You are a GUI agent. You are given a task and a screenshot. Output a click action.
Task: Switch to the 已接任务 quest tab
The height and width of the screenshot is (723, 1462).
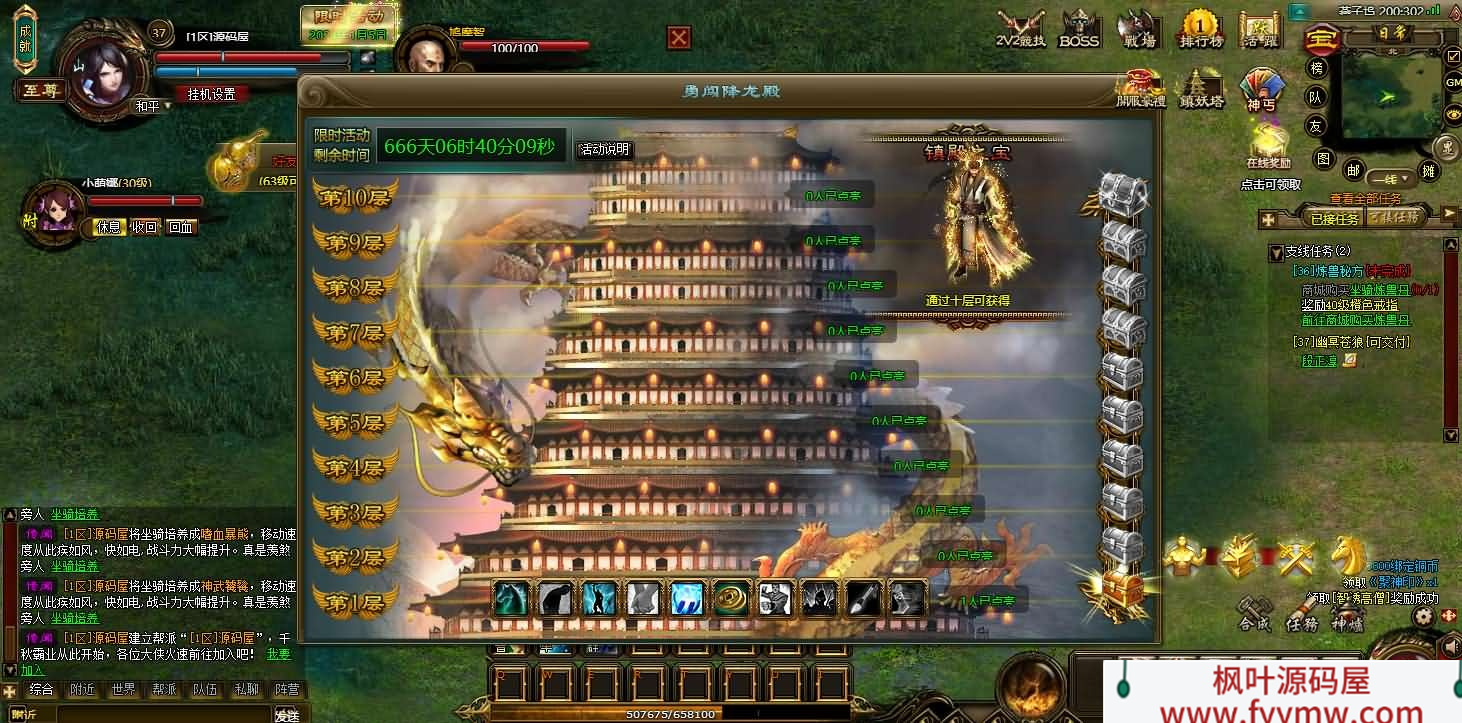[1334, 218]
